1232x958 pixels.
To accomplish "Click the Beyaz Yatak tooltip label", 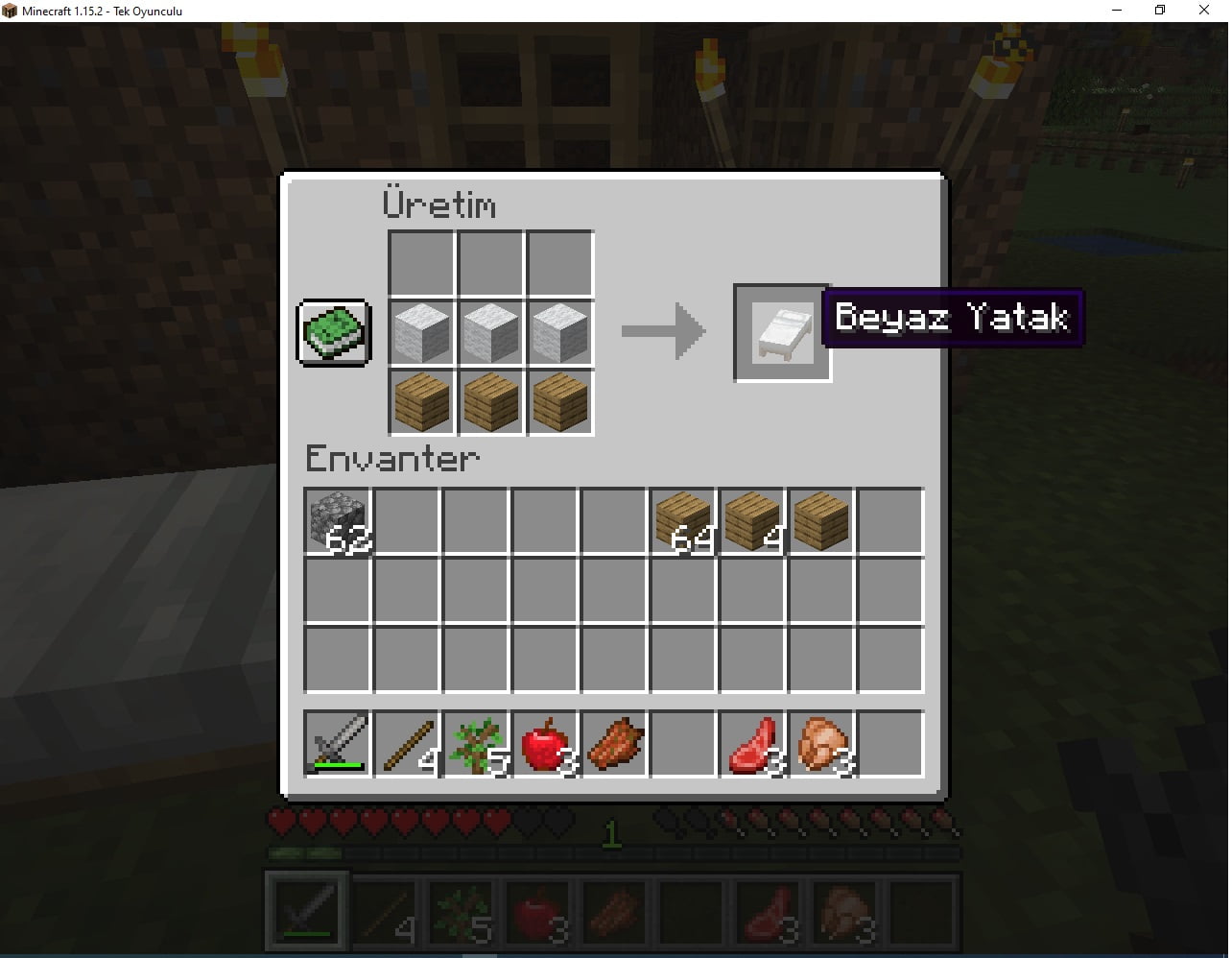I will tap(953, 317).
